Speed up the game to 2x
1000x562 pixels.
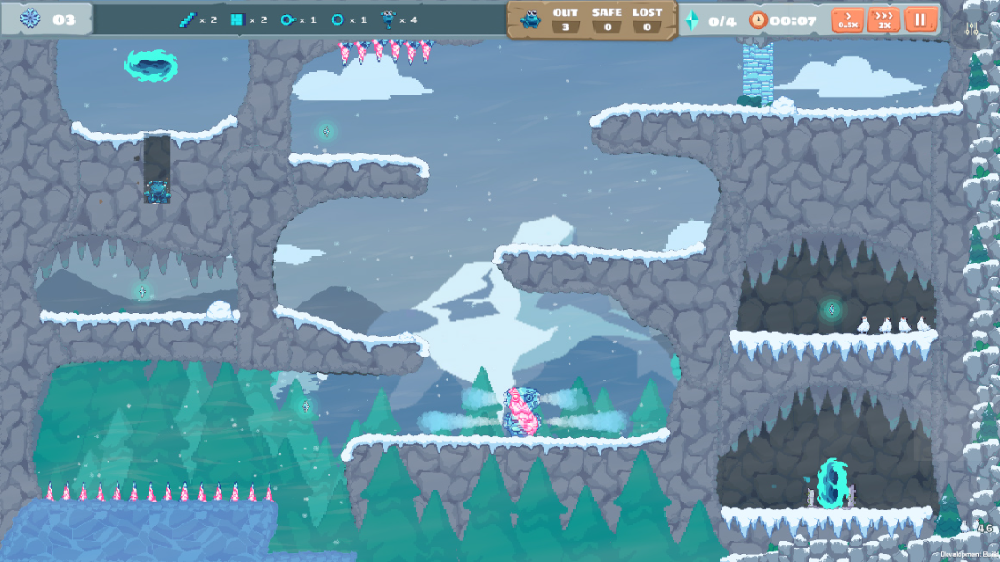(883, 20)
